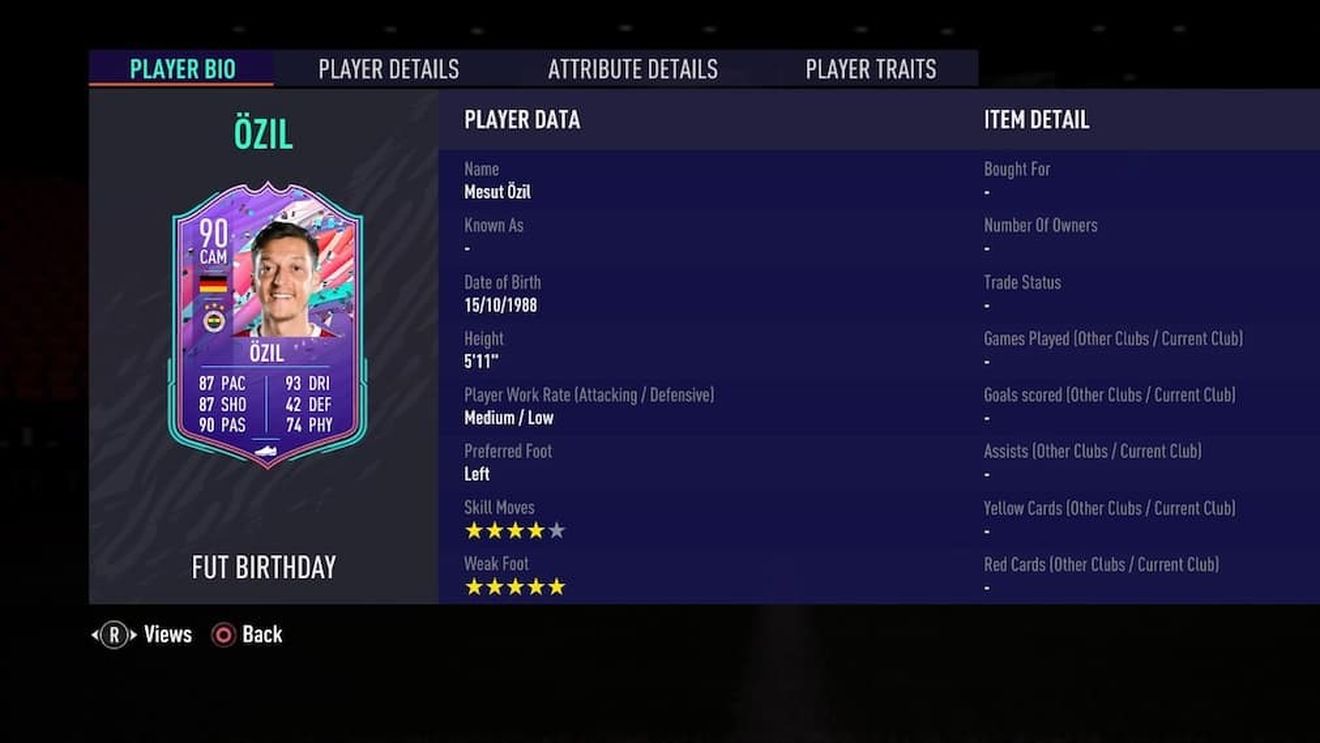
Task: Click the FUT BIRTHDAY label below the card
Action: point(262,567)
